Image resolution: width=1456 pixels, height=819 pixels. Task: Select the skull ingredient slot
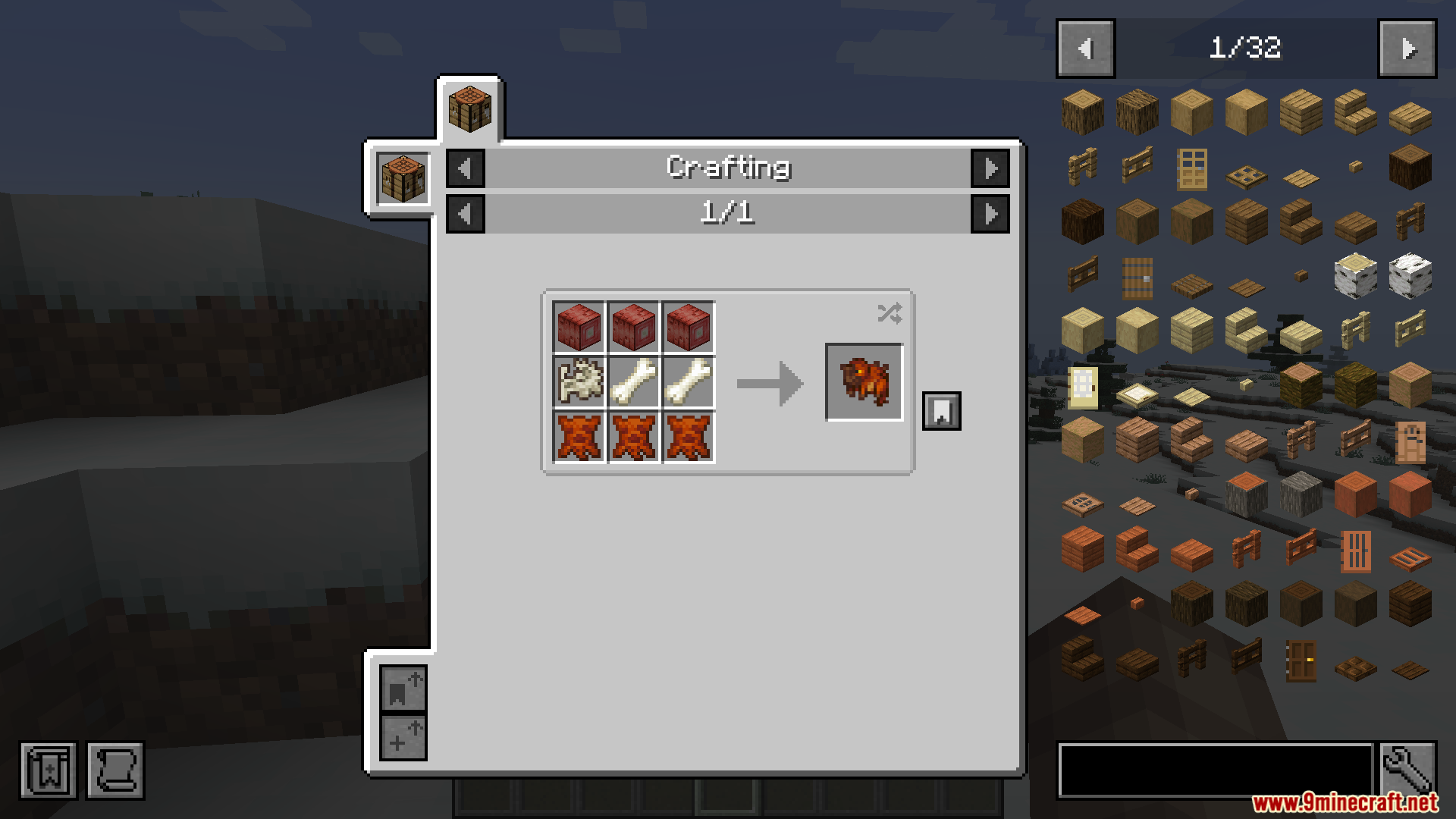[x=579, y=382]
